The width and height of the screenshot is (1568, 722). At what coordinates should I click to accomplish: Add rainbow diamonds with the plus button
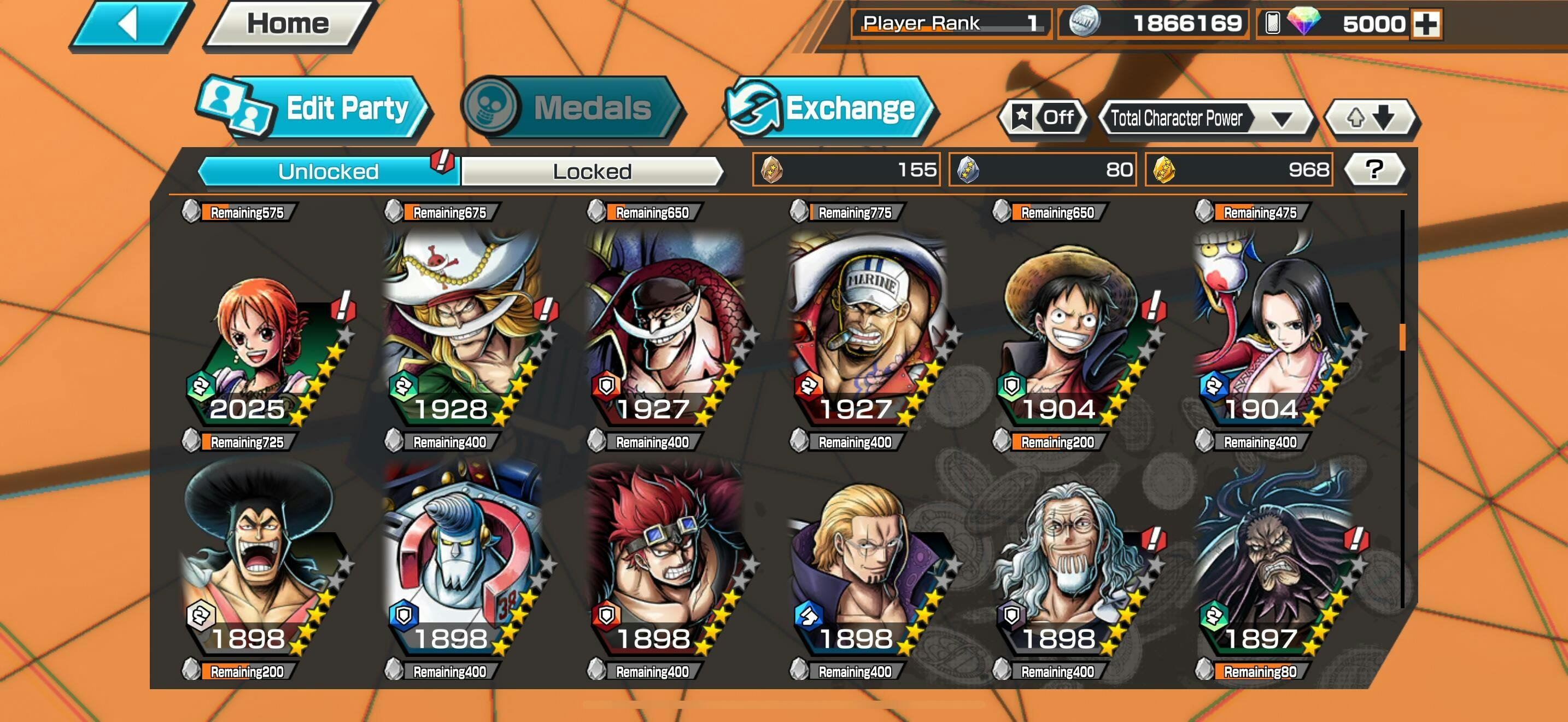(x=1426, y=25)
